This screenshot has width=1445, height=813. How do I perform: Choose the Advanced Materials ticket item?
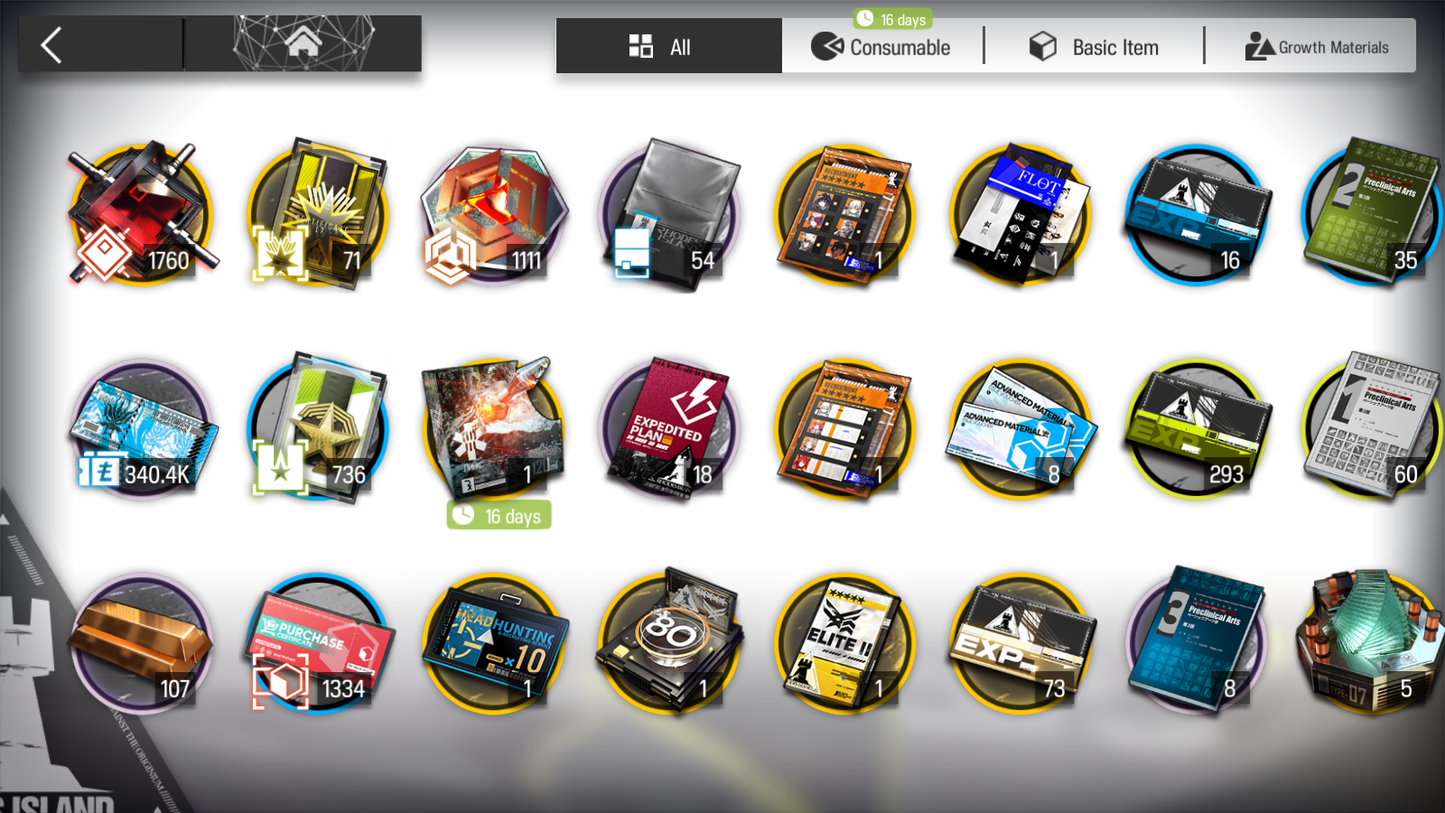click(1020, 428)
